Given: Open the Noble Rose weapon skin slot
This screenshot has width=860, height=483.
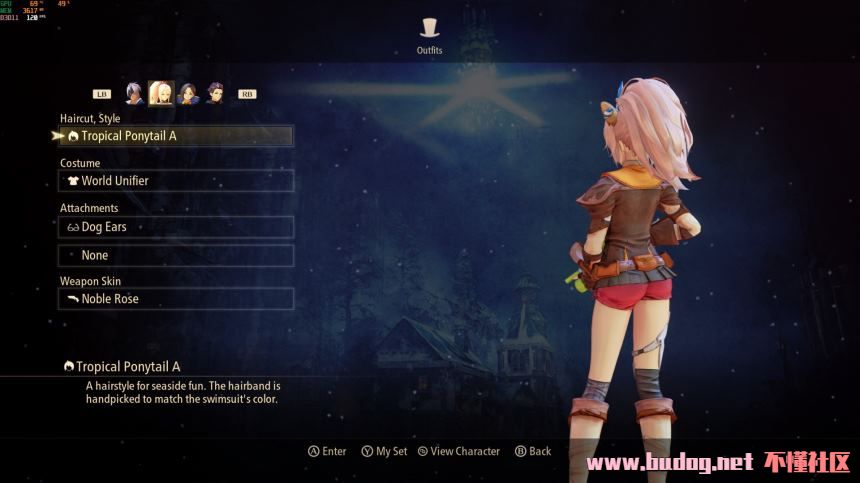Looking at the screenshot, I should (x=176, y=299).
